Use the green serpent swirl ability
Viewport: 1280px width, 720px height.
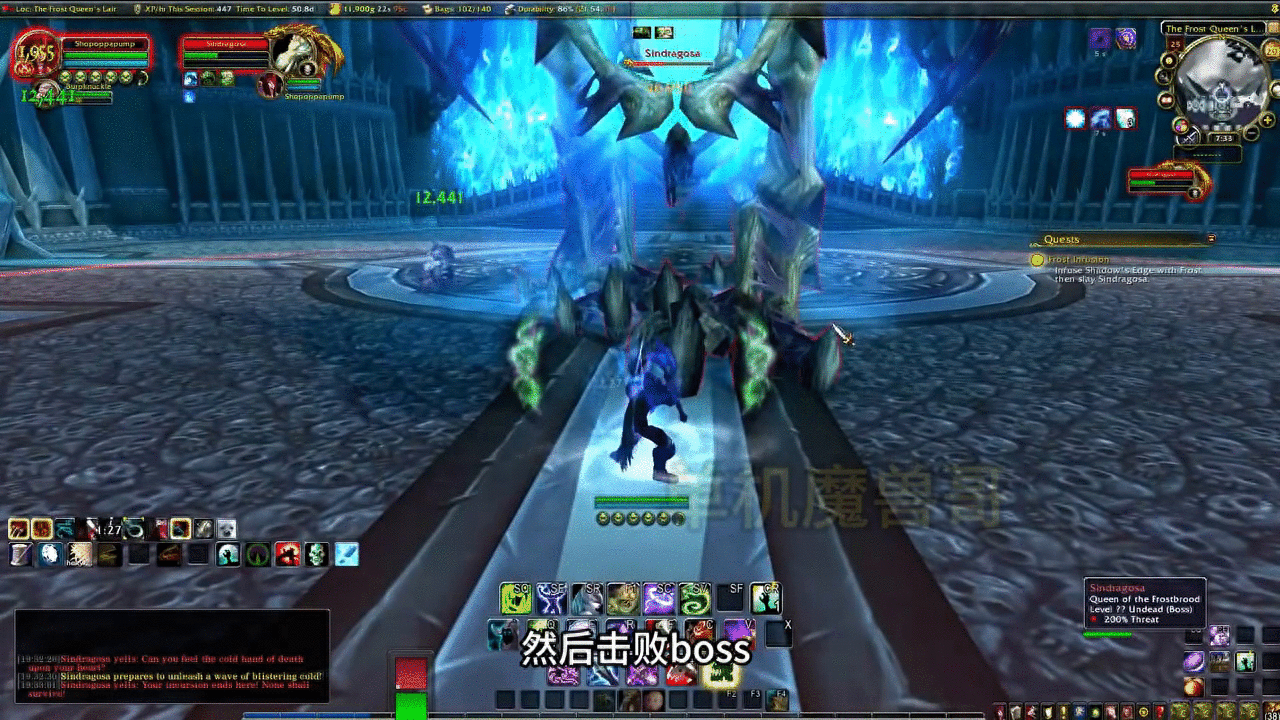click(x=694, y=598)
